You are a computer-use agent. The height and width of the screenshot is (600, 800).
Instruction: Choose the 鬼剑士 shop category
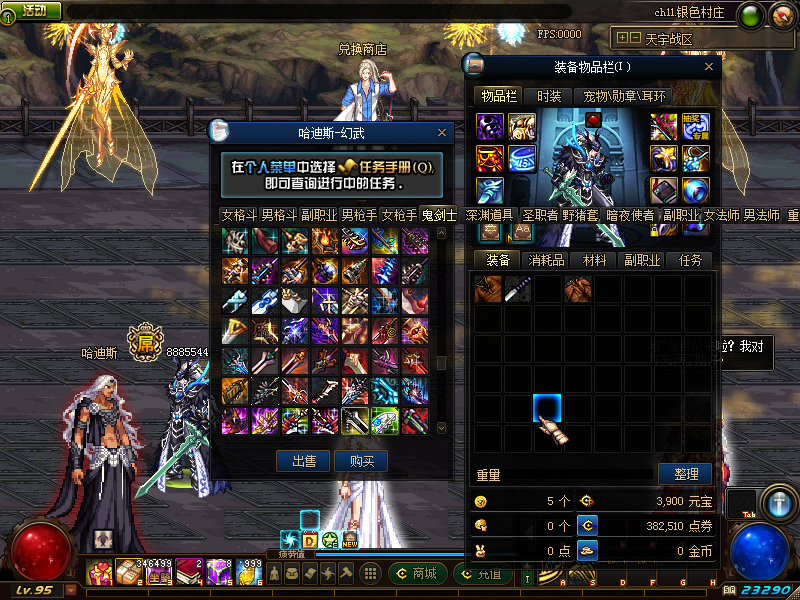[x=439, y=215]
